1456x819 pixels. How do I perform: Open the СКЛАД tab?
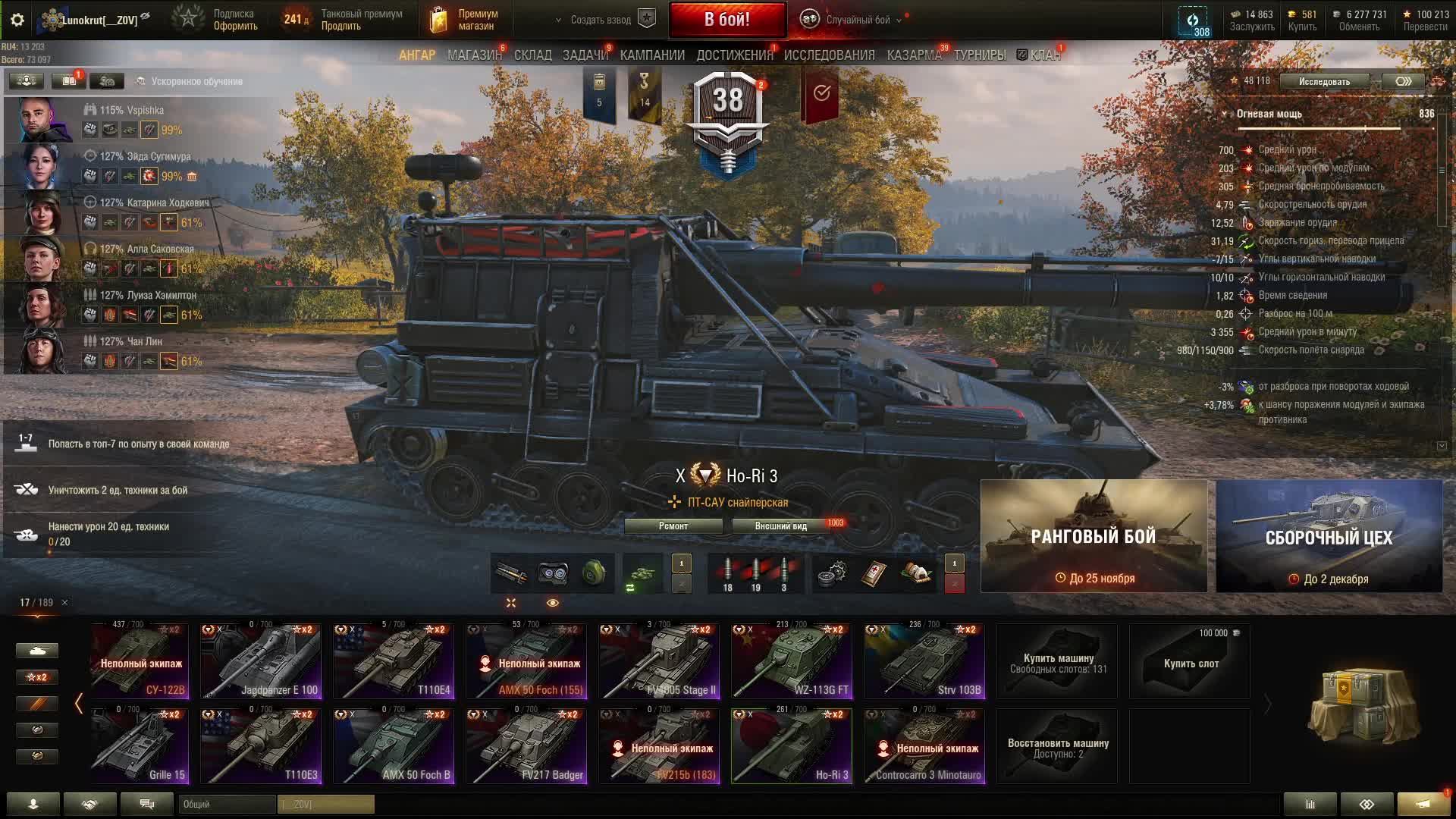pos(532,55)
